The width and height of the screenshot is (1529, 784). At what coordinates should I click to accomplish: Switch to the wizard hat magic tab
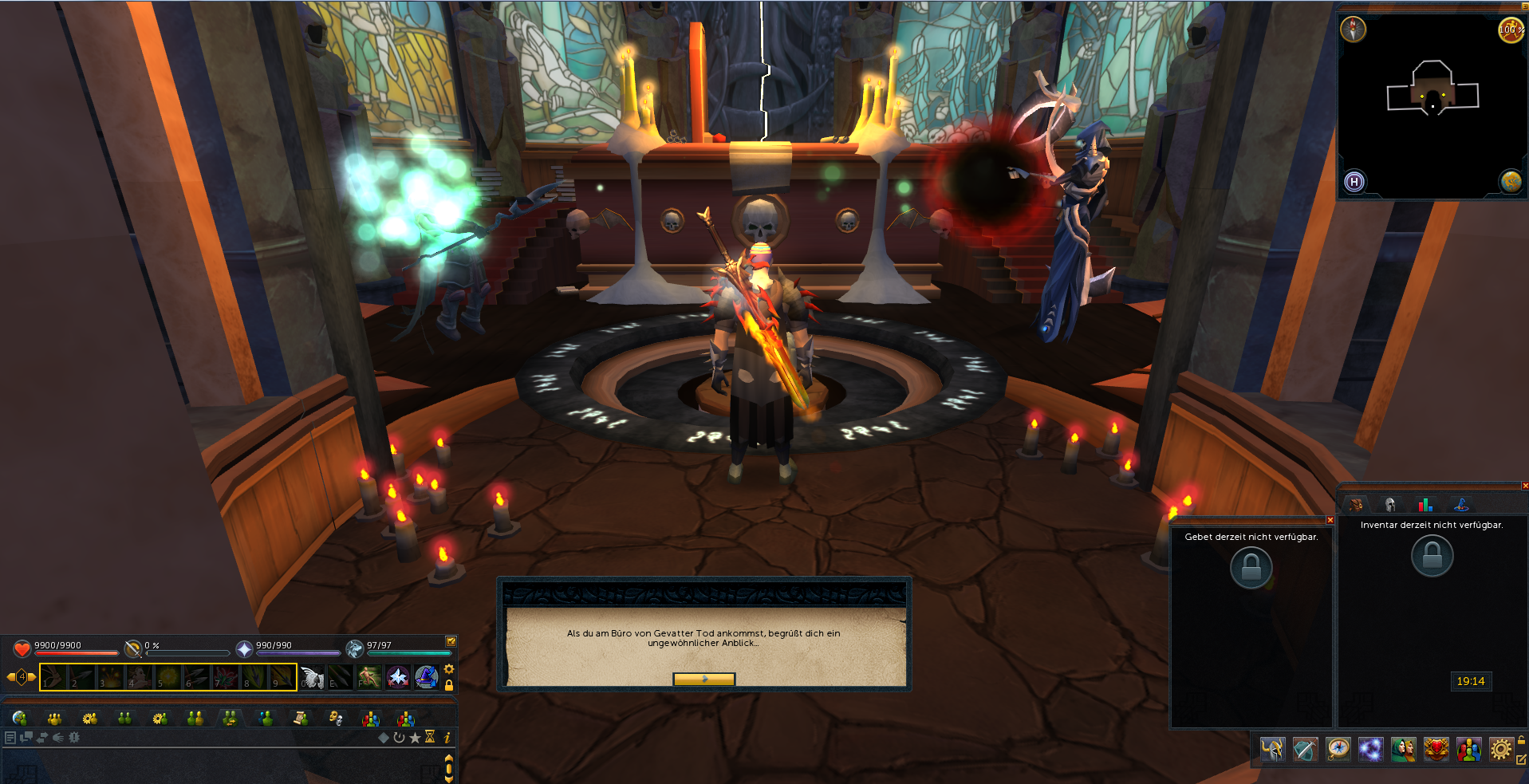(1461, 505)
